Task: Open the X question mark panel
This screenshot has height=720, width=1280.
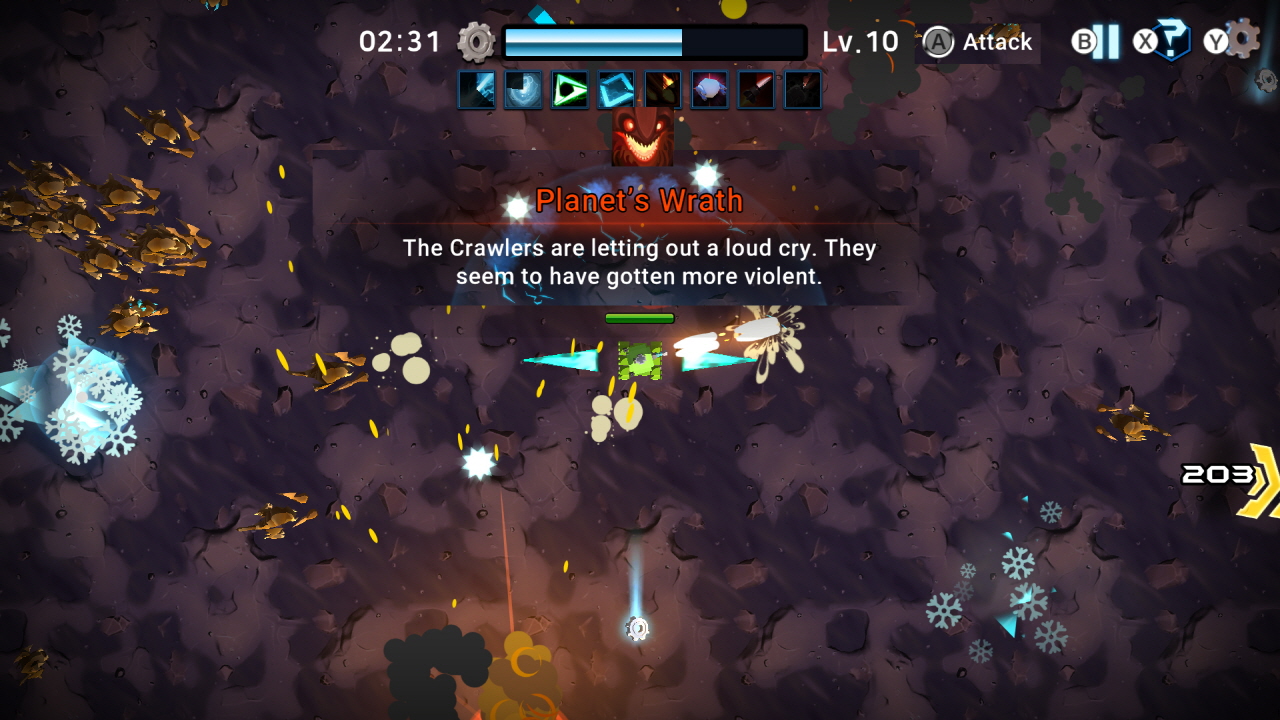Action: (x=1170, y=42)
